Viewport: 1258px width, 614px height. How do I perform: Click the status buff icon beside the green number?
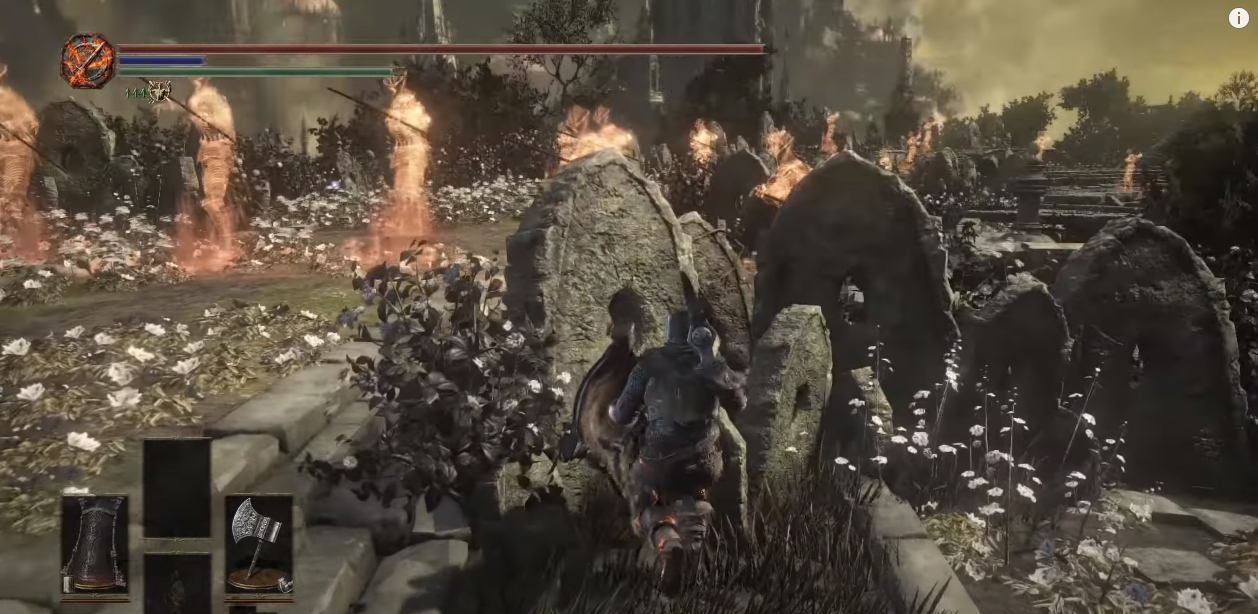(x=158, y=92)
